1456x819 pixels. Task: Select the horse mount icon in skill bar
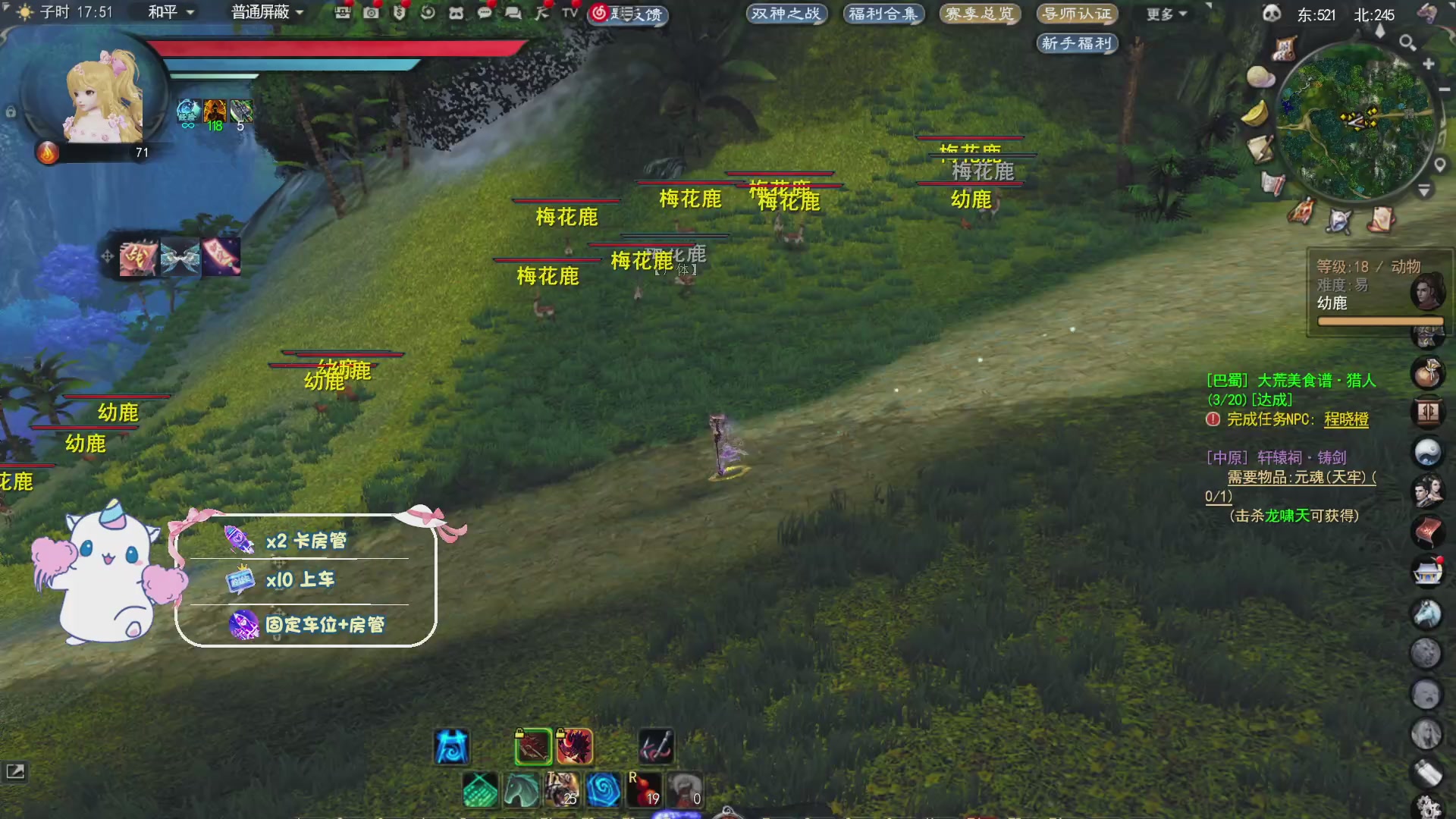tap(521, 791)
